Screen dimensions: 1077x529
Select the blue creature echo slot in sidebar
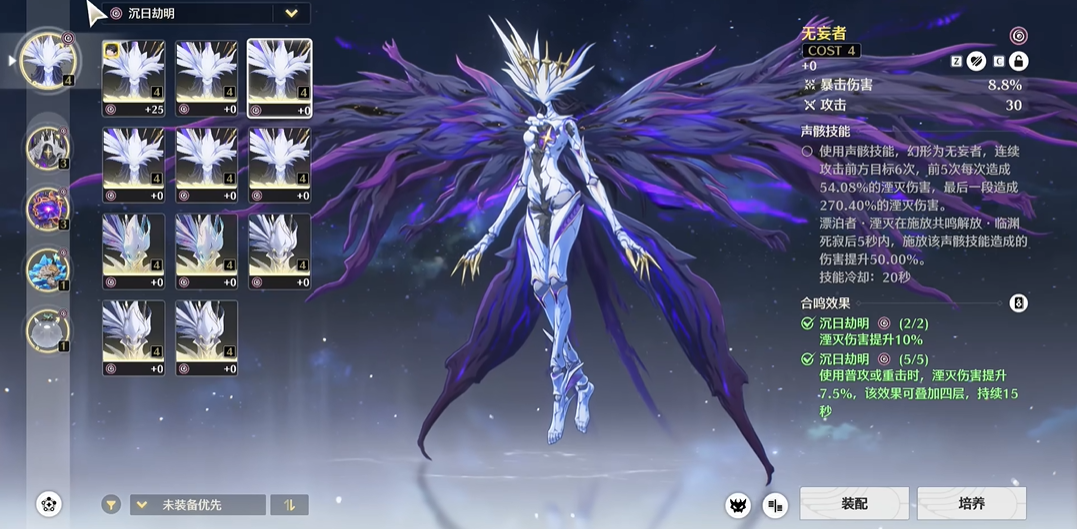pos(47,270)
